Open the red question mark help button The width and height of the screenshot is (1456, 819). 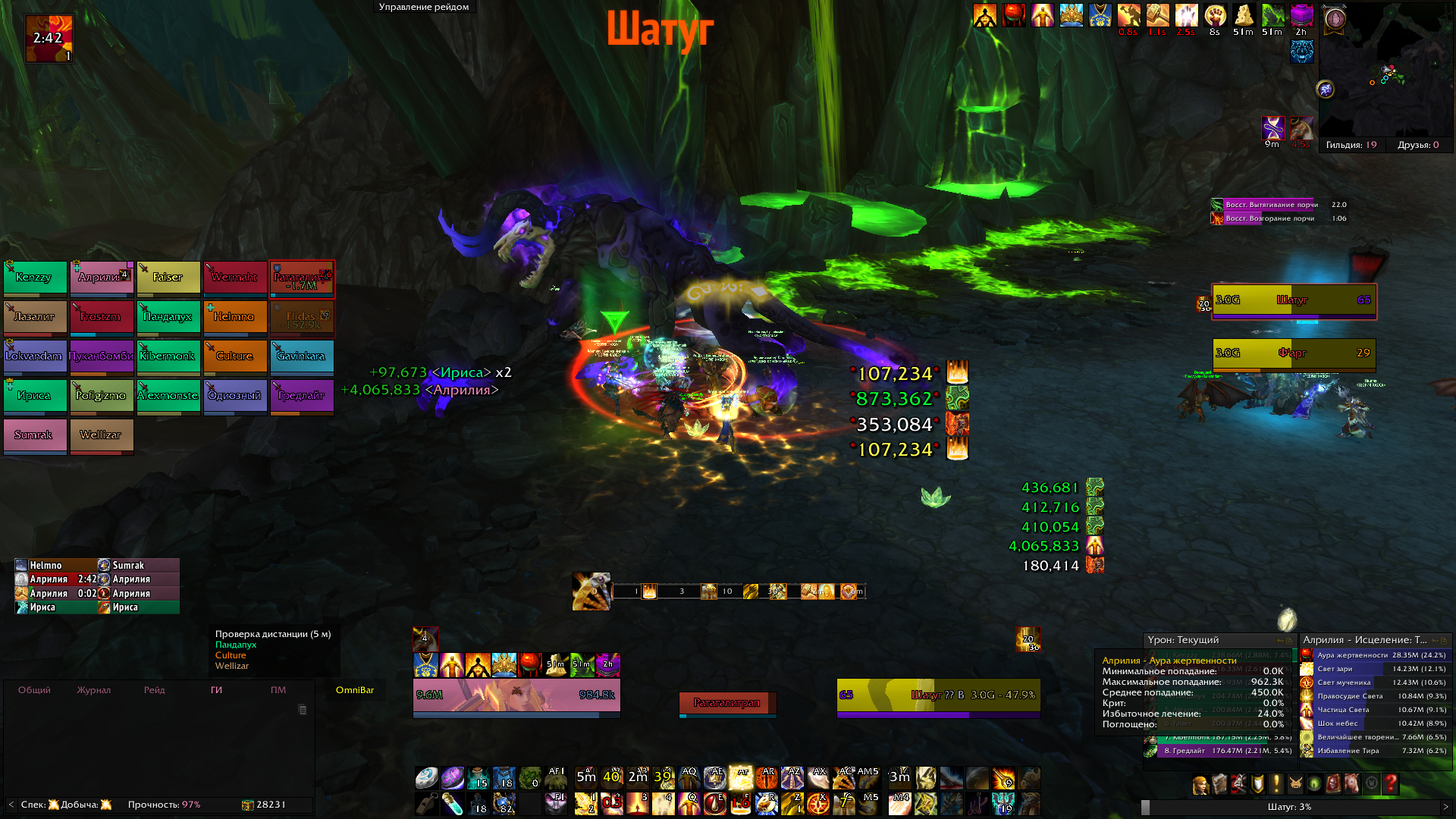(x=1390, y=783)
